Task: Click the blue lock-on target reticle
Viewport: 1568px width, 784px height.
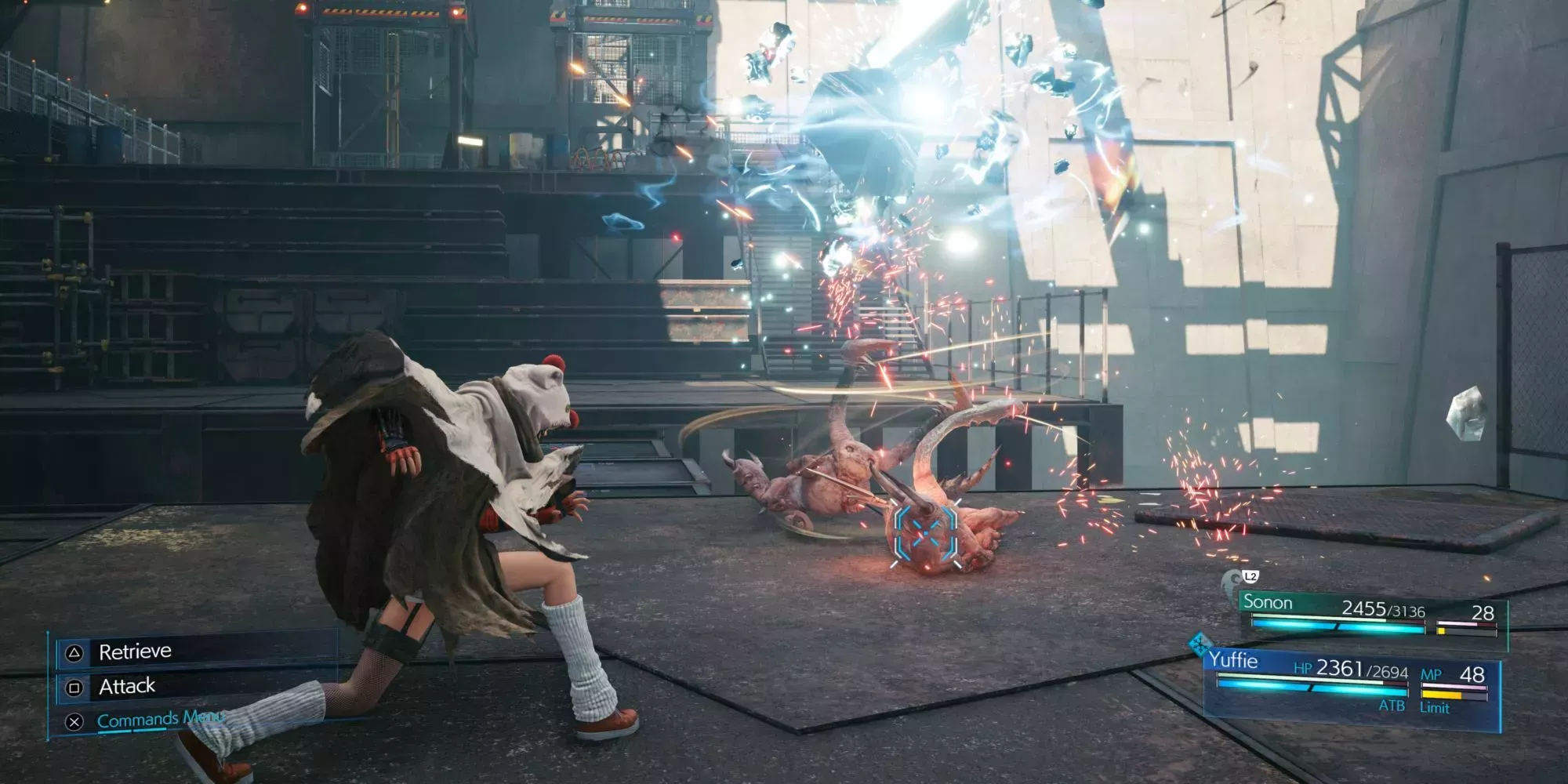Action: tap(926, 535)
